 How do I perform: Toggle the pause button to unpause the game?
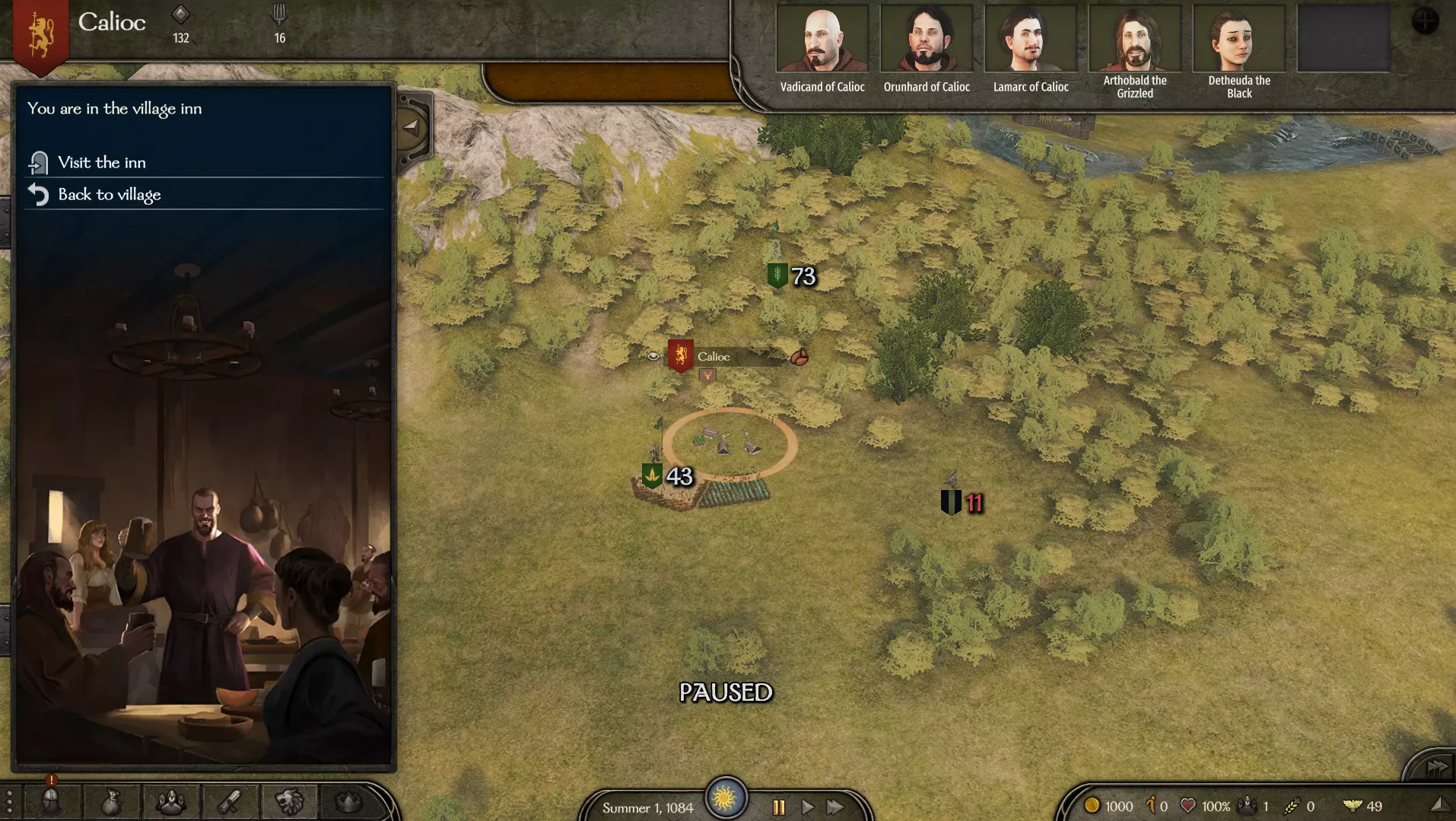click(777, 808)
